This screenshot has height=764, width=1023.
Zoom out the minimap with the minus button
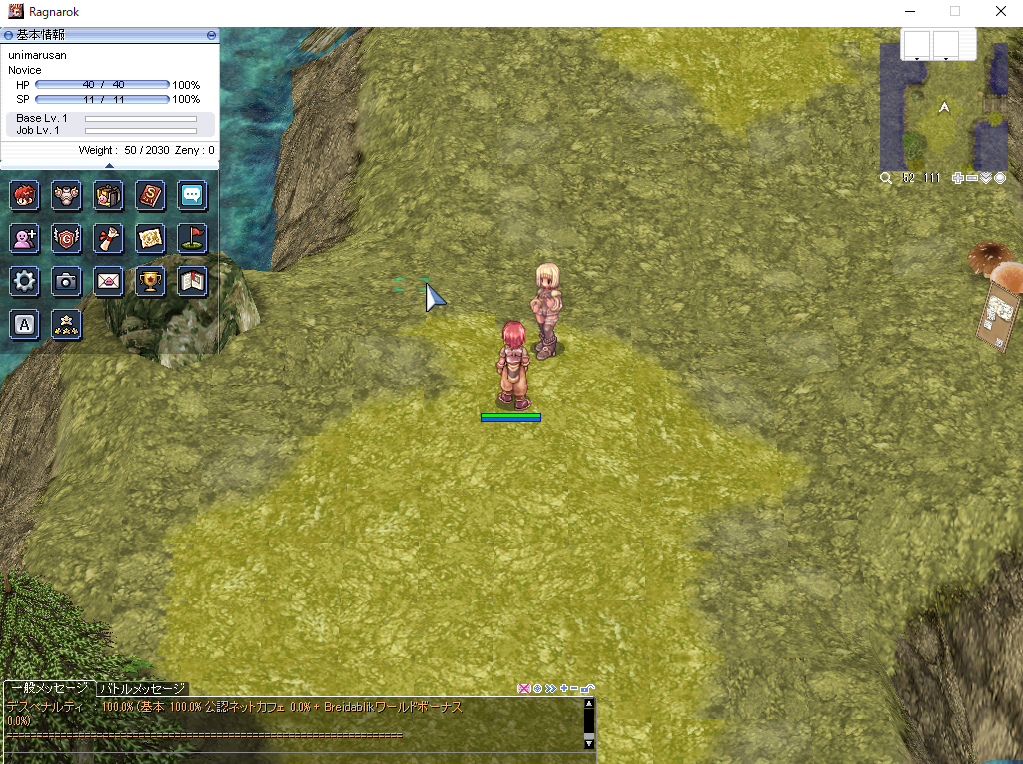point(972,178)
